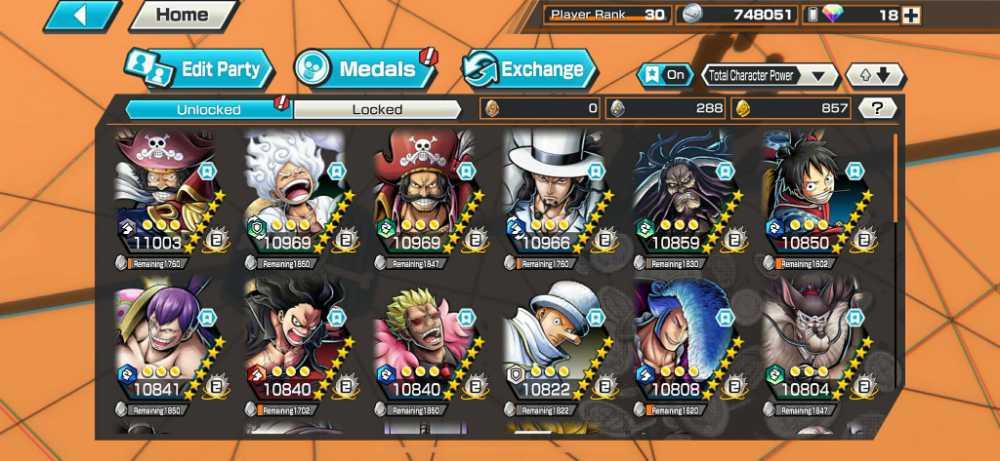Open the Total Character Power sort dropdown
Screen dimensions: 1000x461
(x=770, y=75)
